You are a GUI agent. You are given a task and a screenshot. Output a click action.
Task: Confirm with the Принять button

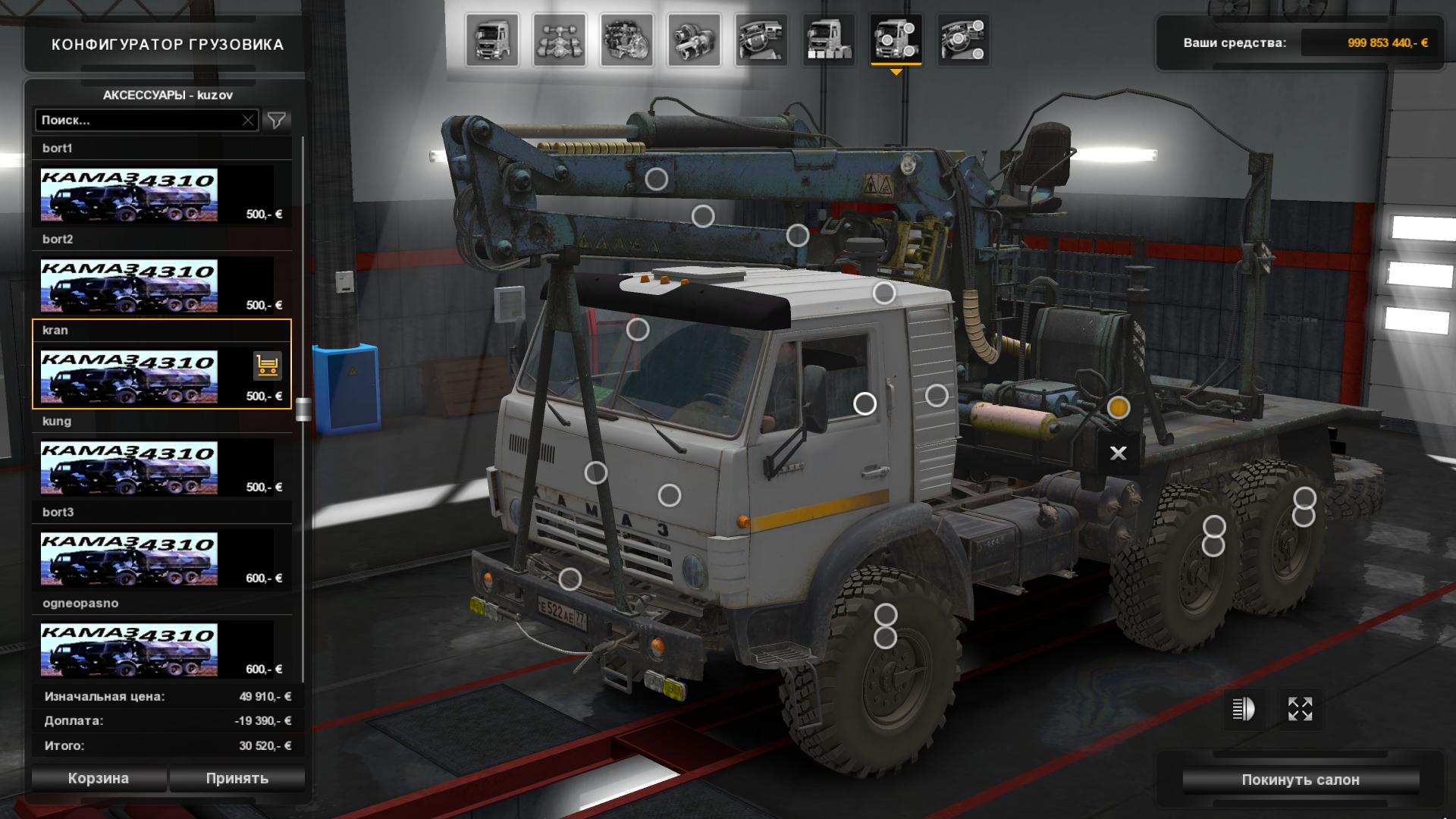237,778
